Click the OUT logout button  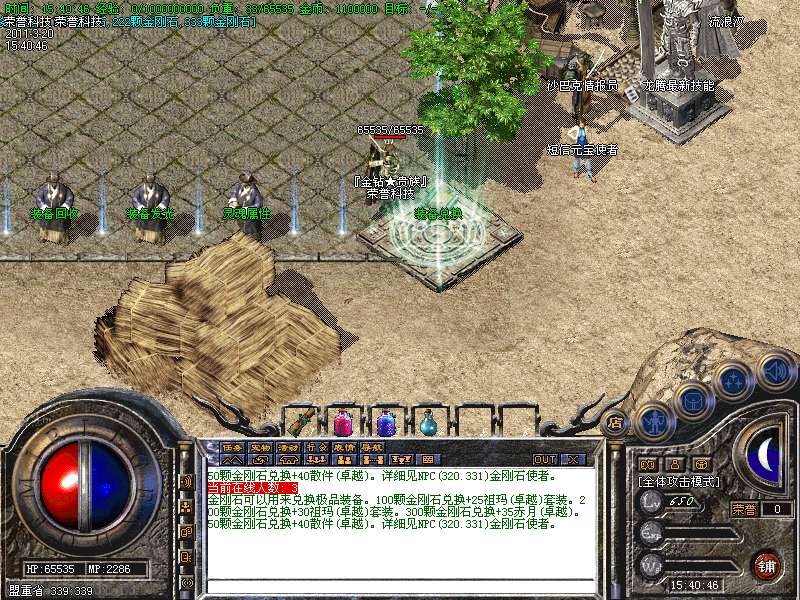pos(544,459)
